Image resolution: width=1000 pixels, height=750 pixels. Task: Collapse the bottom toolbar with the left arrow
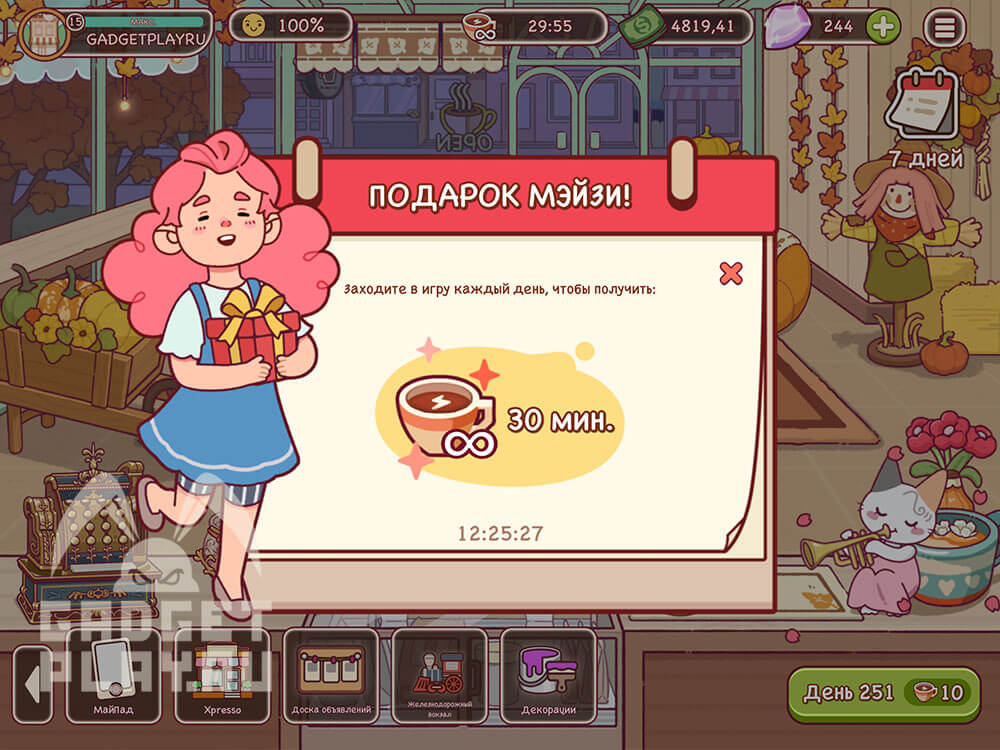(x=31, y=685)
